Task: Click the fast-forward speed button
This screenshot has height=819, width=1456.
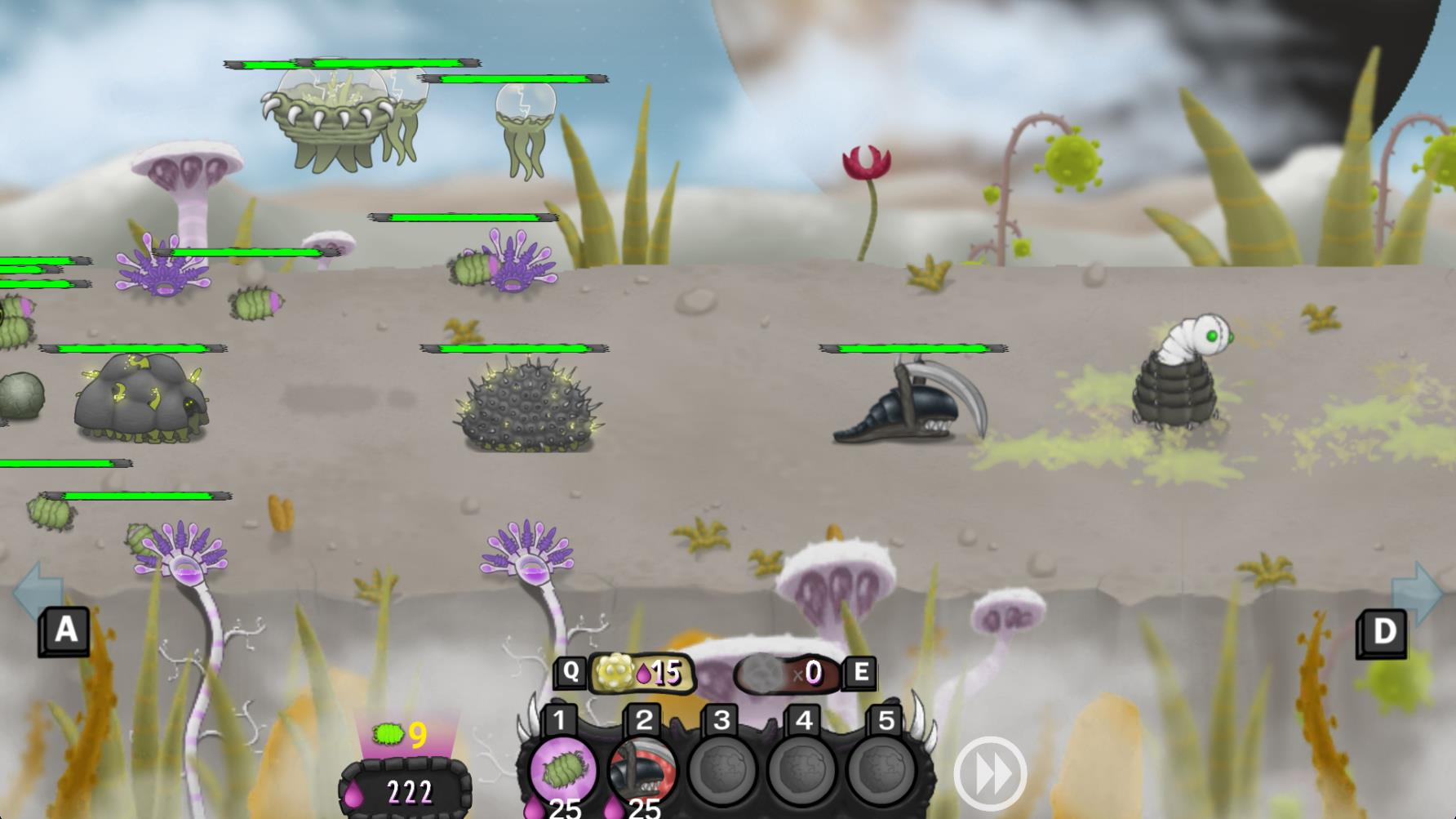Action: pyautogui.click(x=990, y=773)
